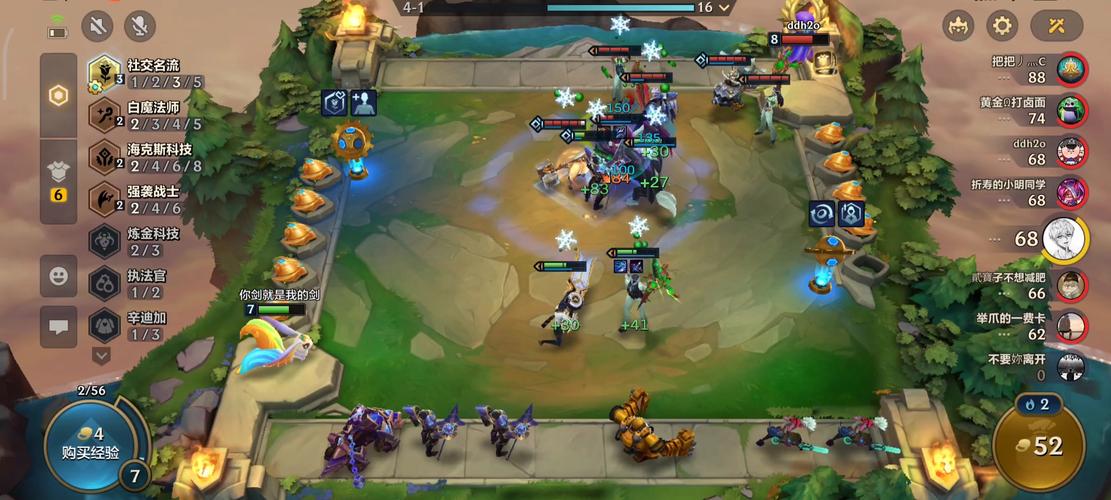
Task: Open the crossed swords icon
Action: coord(1056,25)
